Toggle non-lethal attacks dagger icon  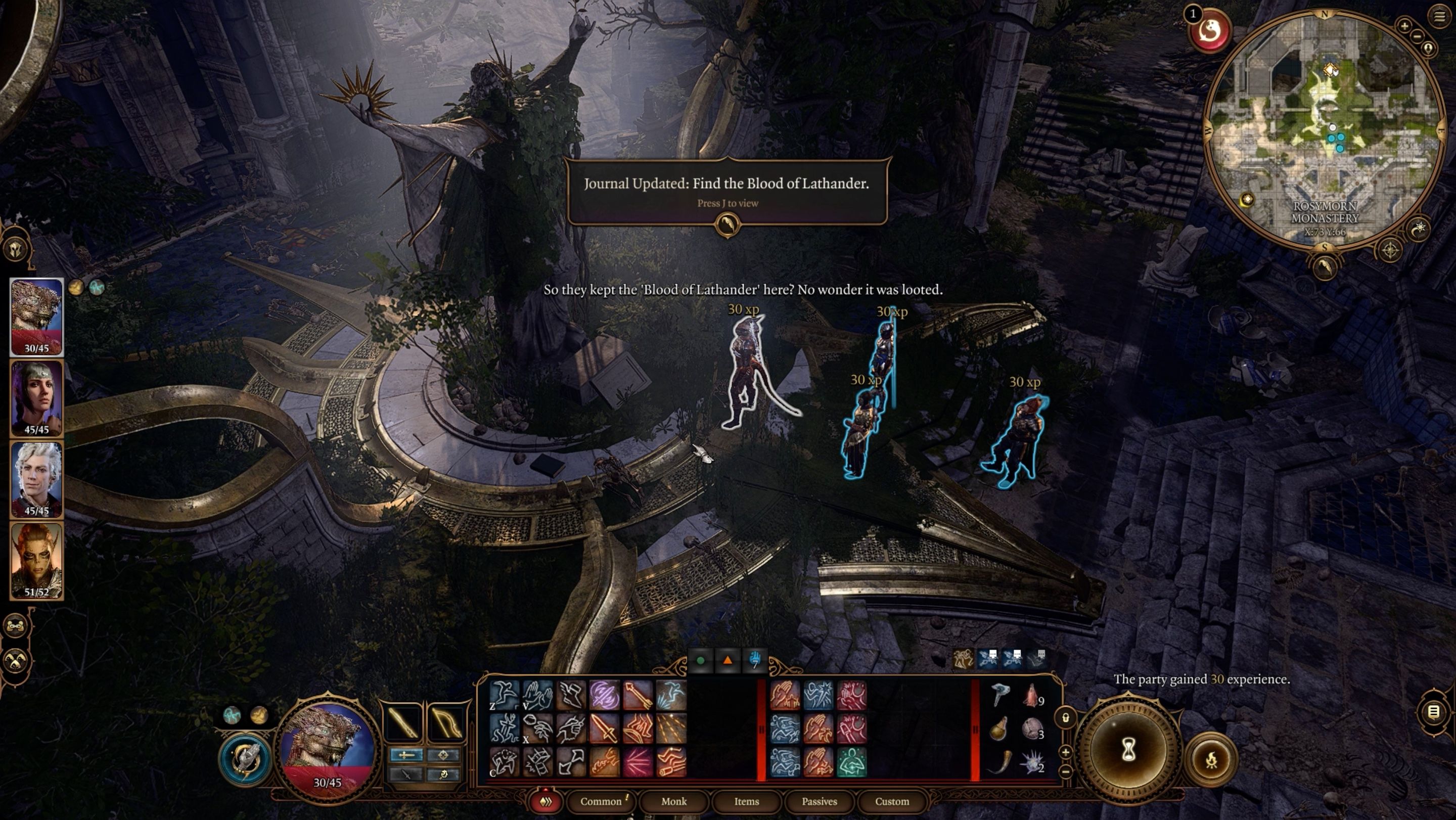tap(405, 775)
